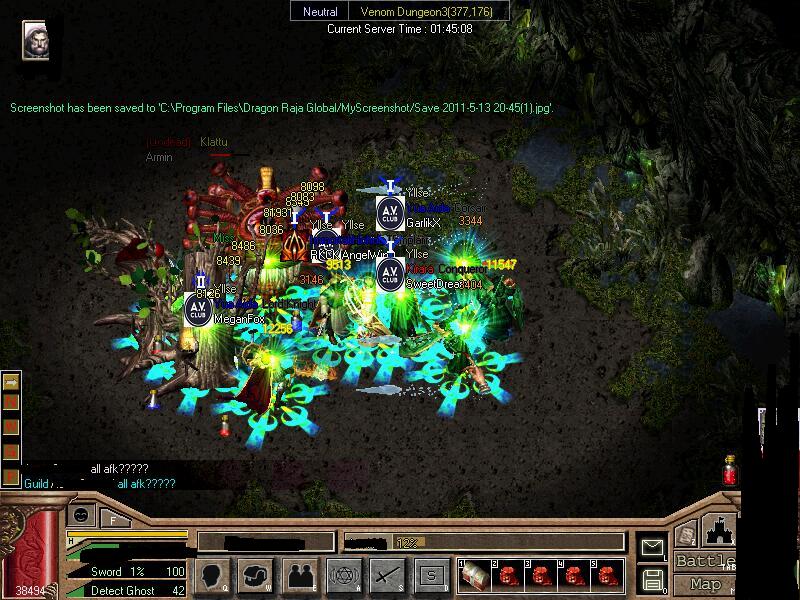Image resolution: width=800 pixels, height=600 pixels.
Task: Click the floppy disk save button
Action: tap(653, 580)
